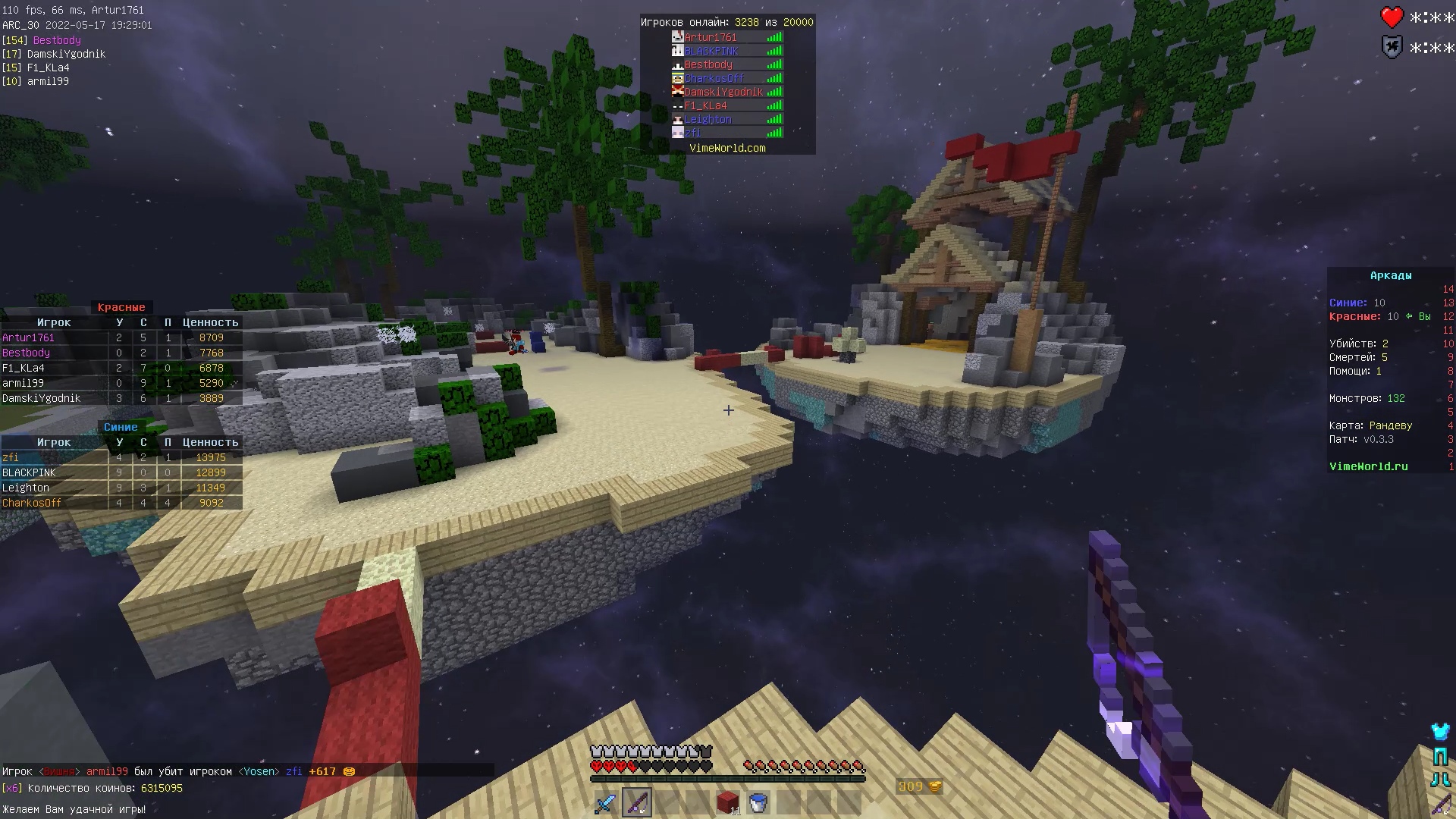Select player Leighton in the online list
Screen dimensions: 1456x819
click(708, 119)
